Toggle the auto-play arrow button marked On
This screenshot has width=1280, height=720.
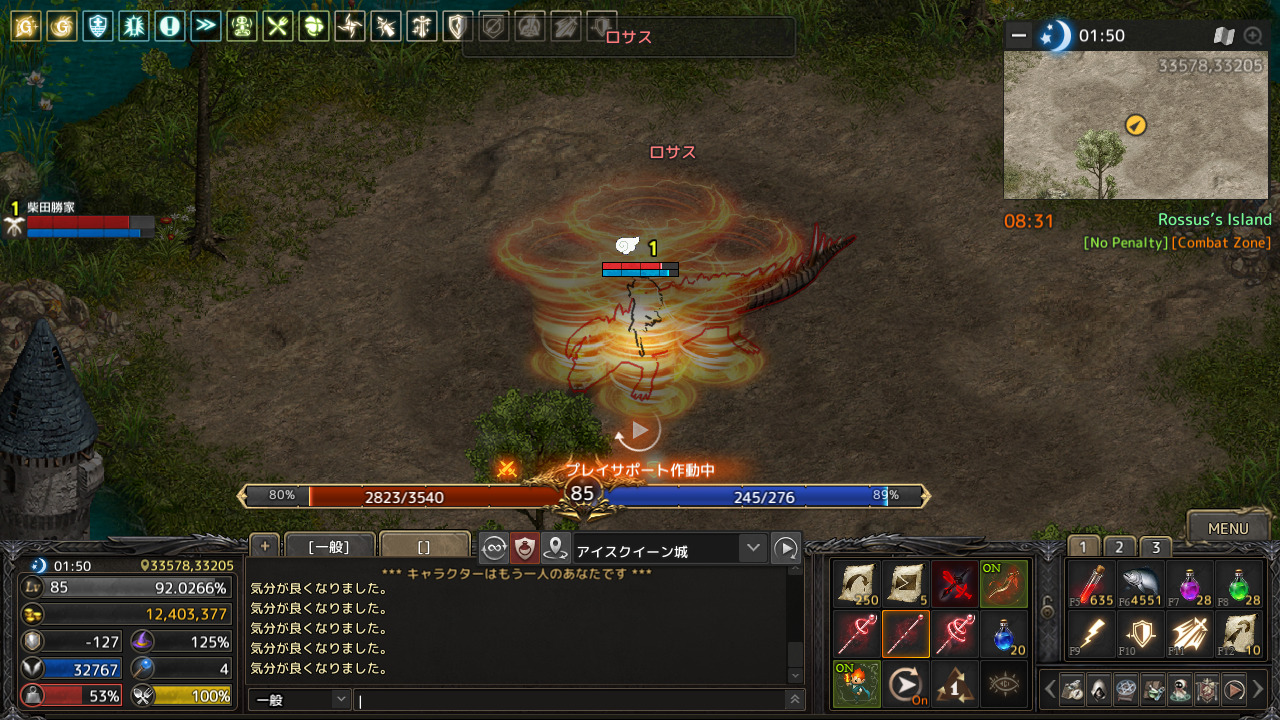coord(906,684)
